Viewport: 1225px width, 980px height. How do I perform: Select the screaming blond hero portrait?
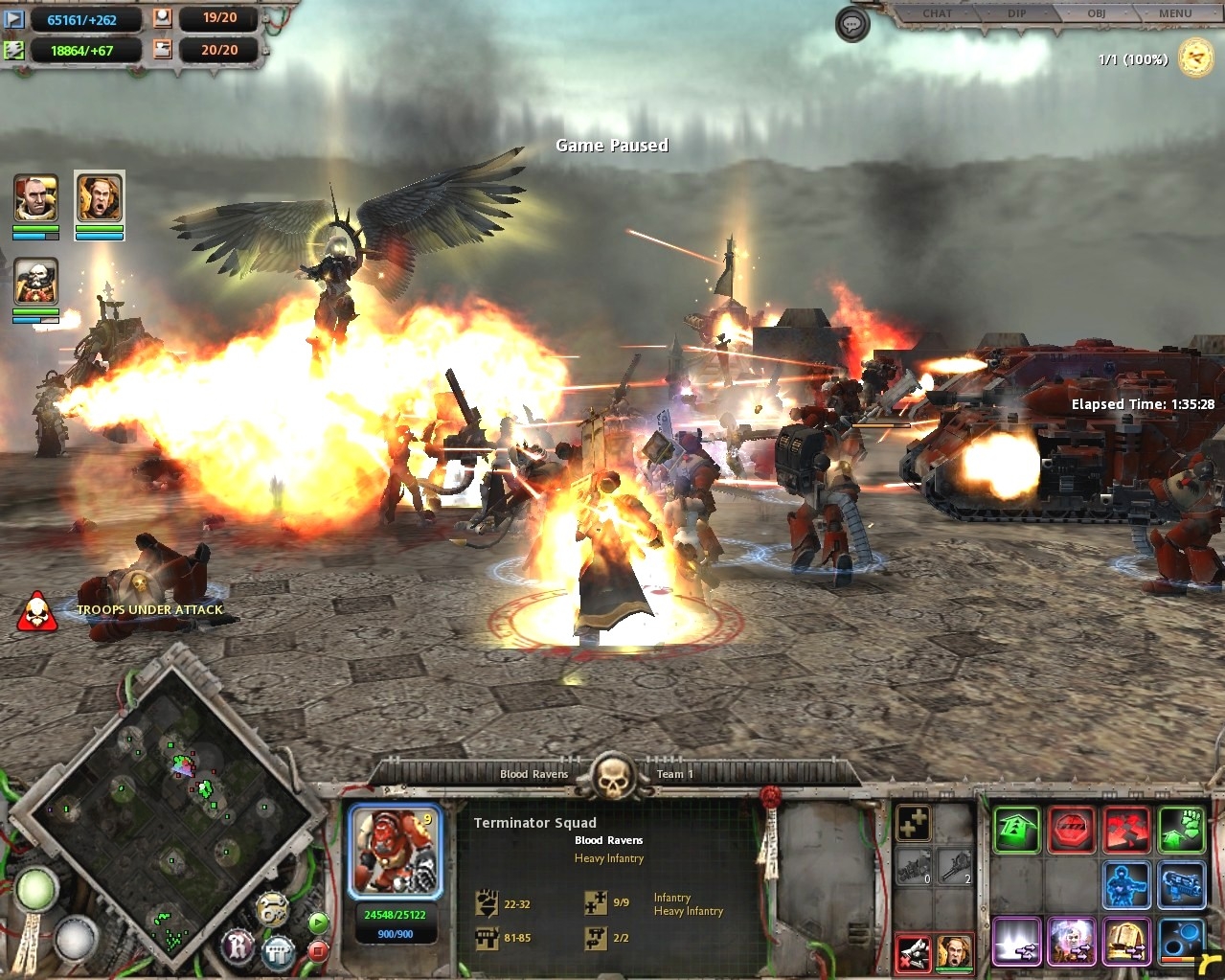click(x=99, y=198)
